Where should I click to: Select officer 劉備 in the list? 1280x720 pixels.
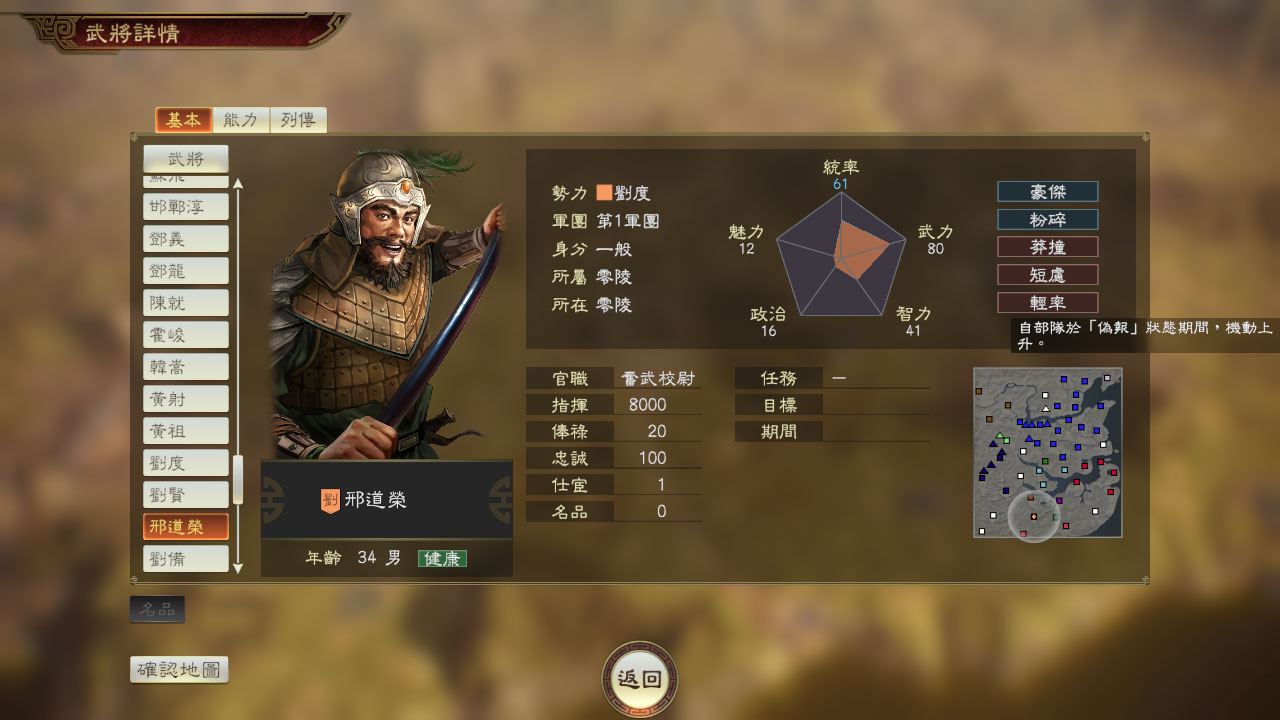point(186,559)
